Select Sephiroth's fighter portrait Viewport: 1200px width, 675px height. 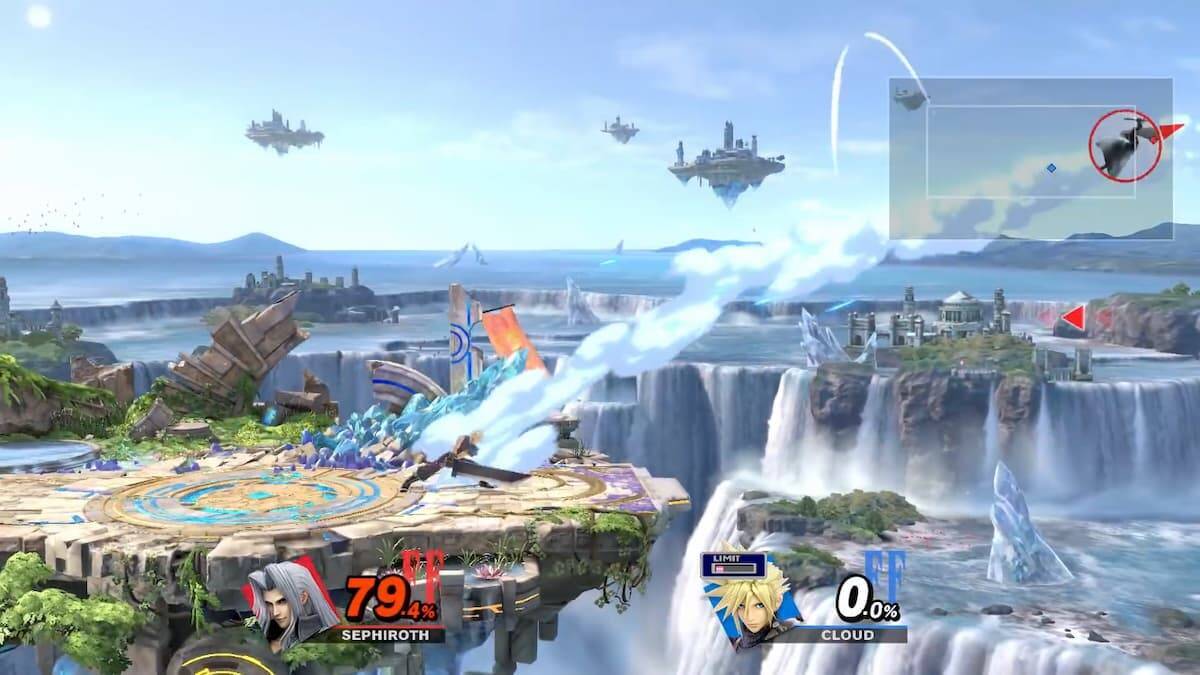(287, 604)
